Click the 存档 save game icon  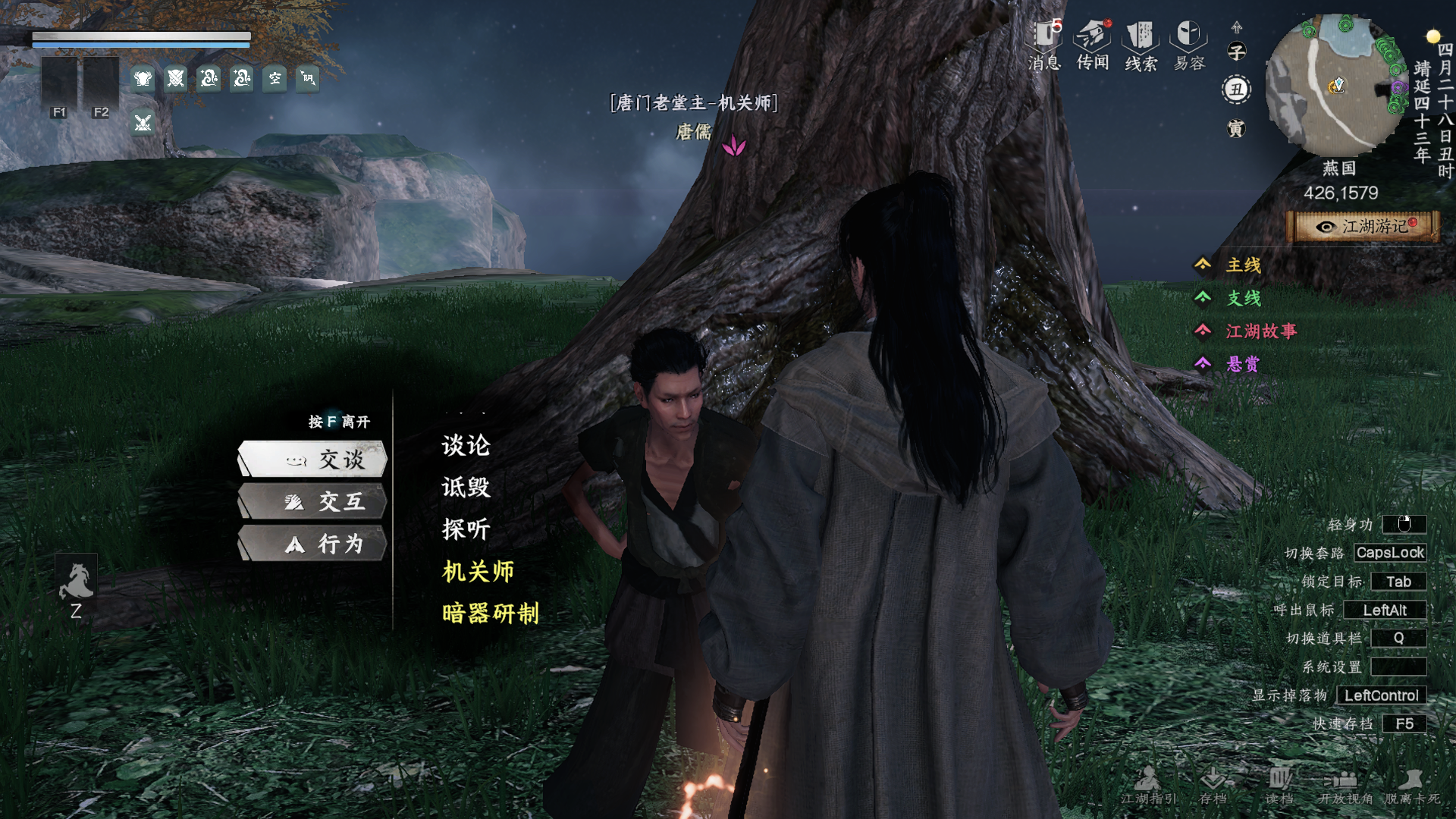point(1213,785)
